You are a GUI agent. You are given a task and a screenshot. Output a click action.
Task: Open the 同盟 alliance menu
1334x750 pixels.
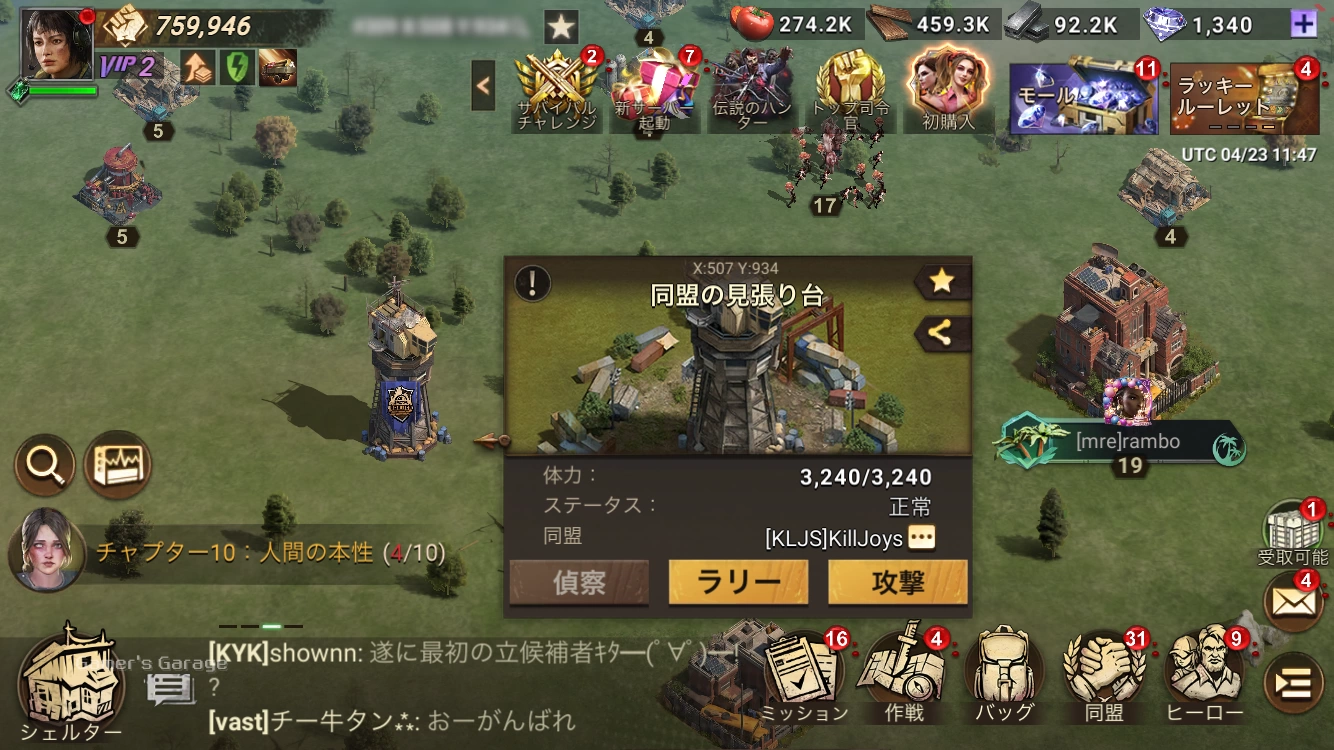point(1104,675)
